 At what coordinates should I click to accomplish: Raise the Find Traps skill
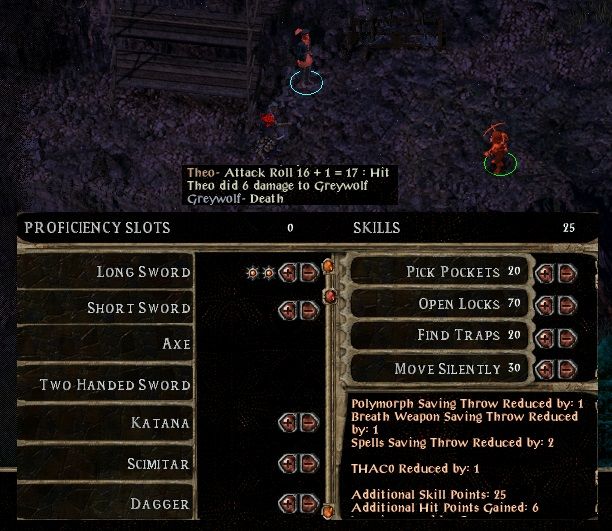[x=545, y=337]
